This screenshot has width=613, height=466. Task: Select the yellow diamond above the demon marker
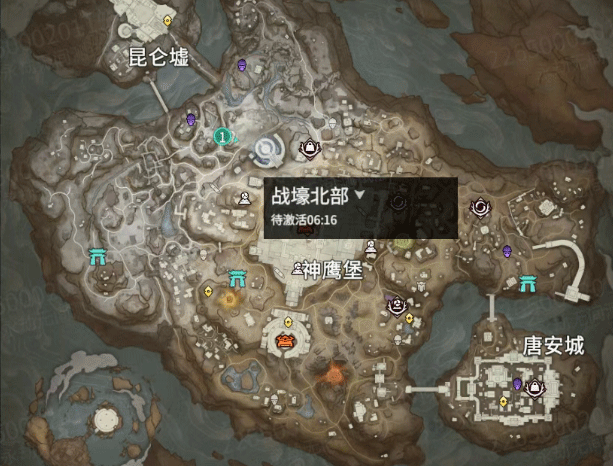point(289,321)
